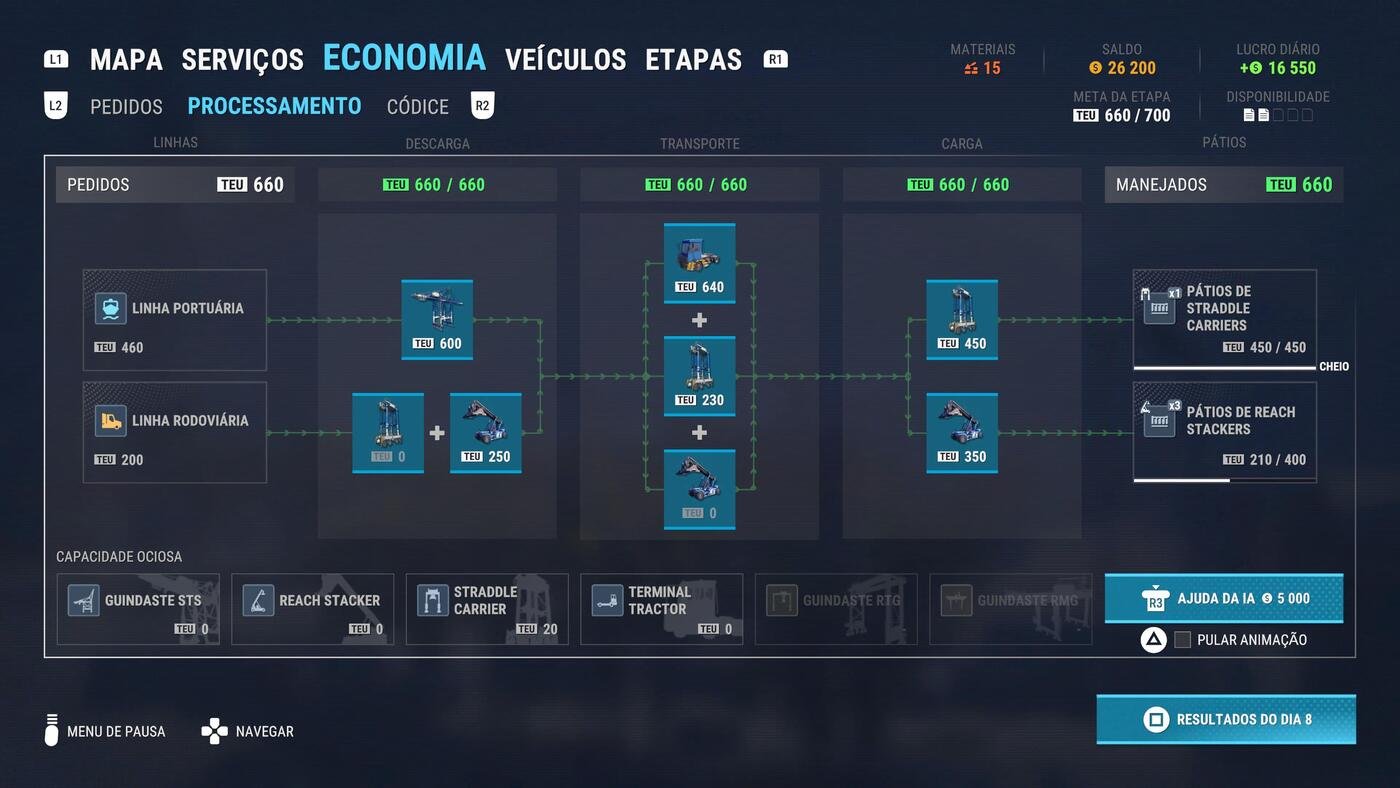The image size is (1400, 788).
Task: Select the terminal tractor tile showing 640
Action: pyautogui.click(x=699, y=263)
